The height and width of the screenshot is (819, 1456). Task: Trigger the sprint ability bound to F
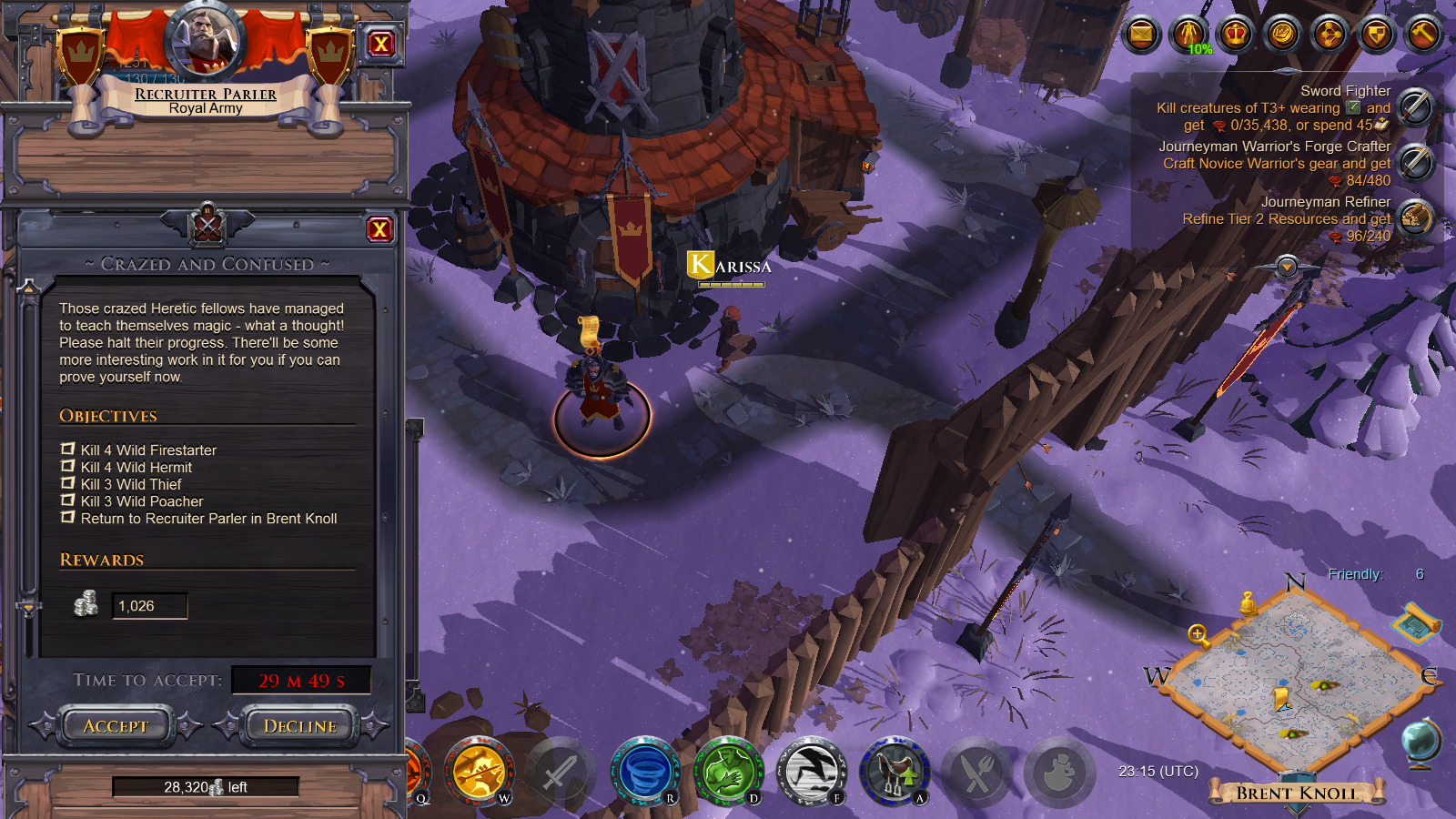pyautogui.click(x=808, y=772)
